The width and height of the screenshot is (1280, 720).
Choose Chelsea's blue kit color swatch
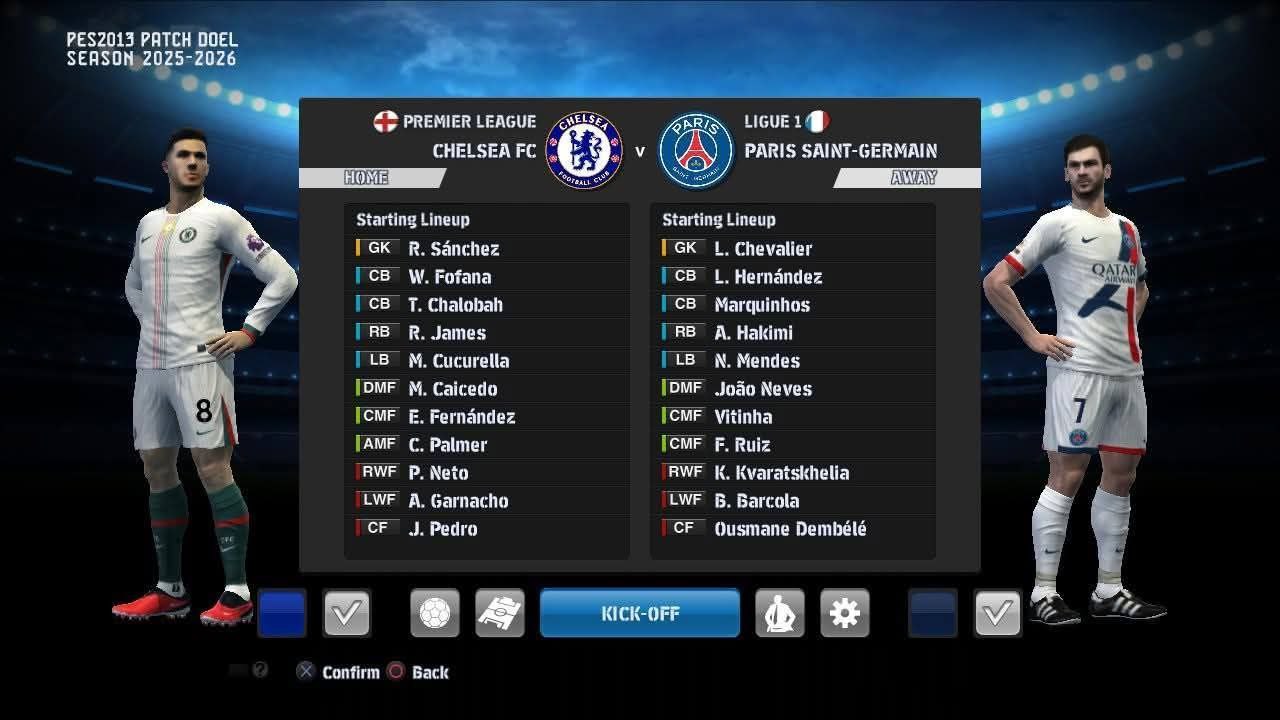[x=282, y=613]
